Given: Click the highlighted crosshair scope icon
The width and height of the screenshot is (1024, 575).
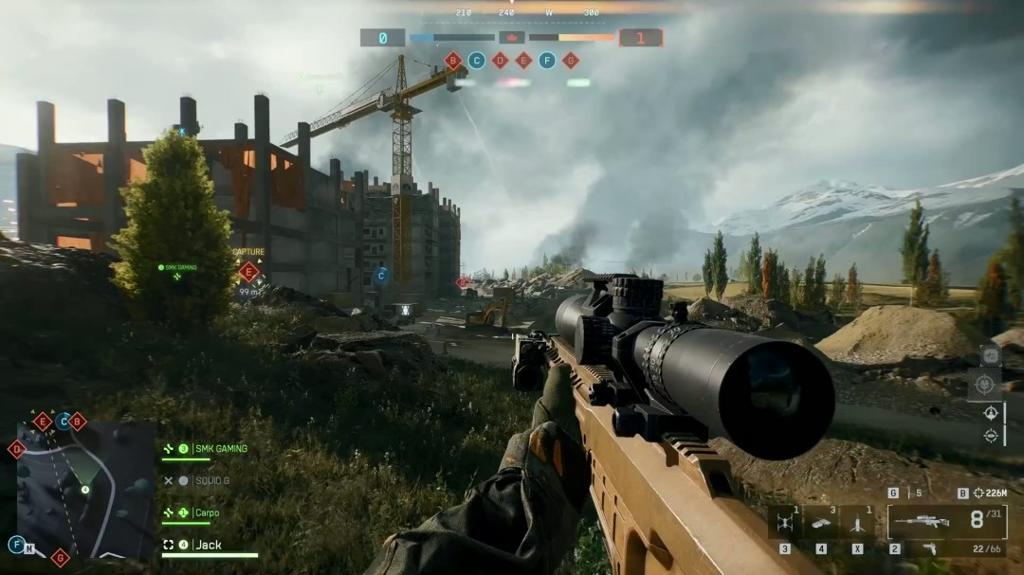Looking at the screenshot, I should [x=983, y=384].
